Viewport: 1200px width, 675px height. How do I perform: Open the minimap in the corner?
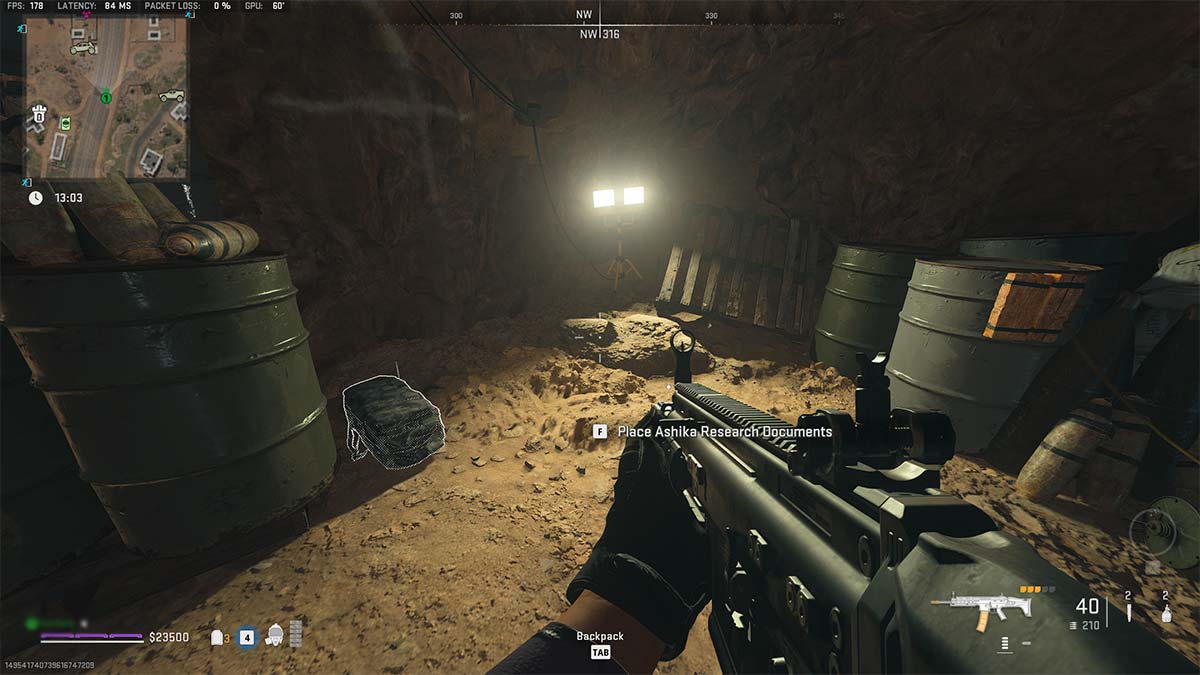click(105, 95)
